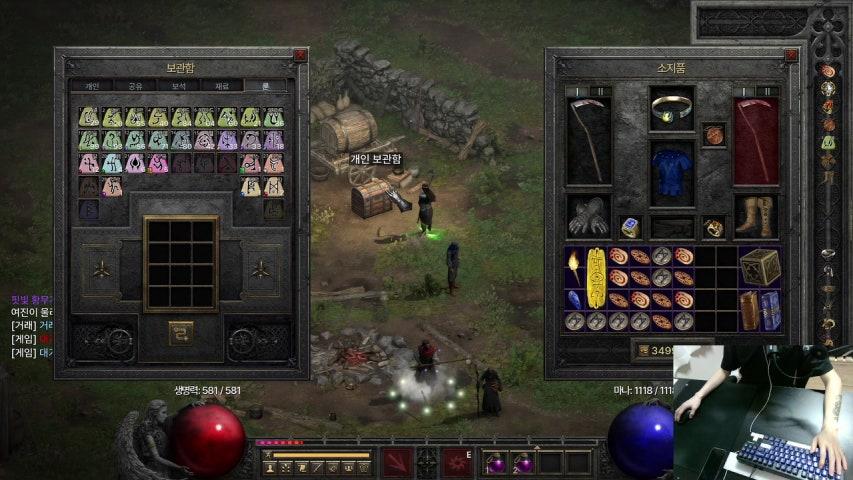Click the scythe in left weapon slot
Image resolution: width=853 pixels, height=480 pixels.
click(588, 140)
